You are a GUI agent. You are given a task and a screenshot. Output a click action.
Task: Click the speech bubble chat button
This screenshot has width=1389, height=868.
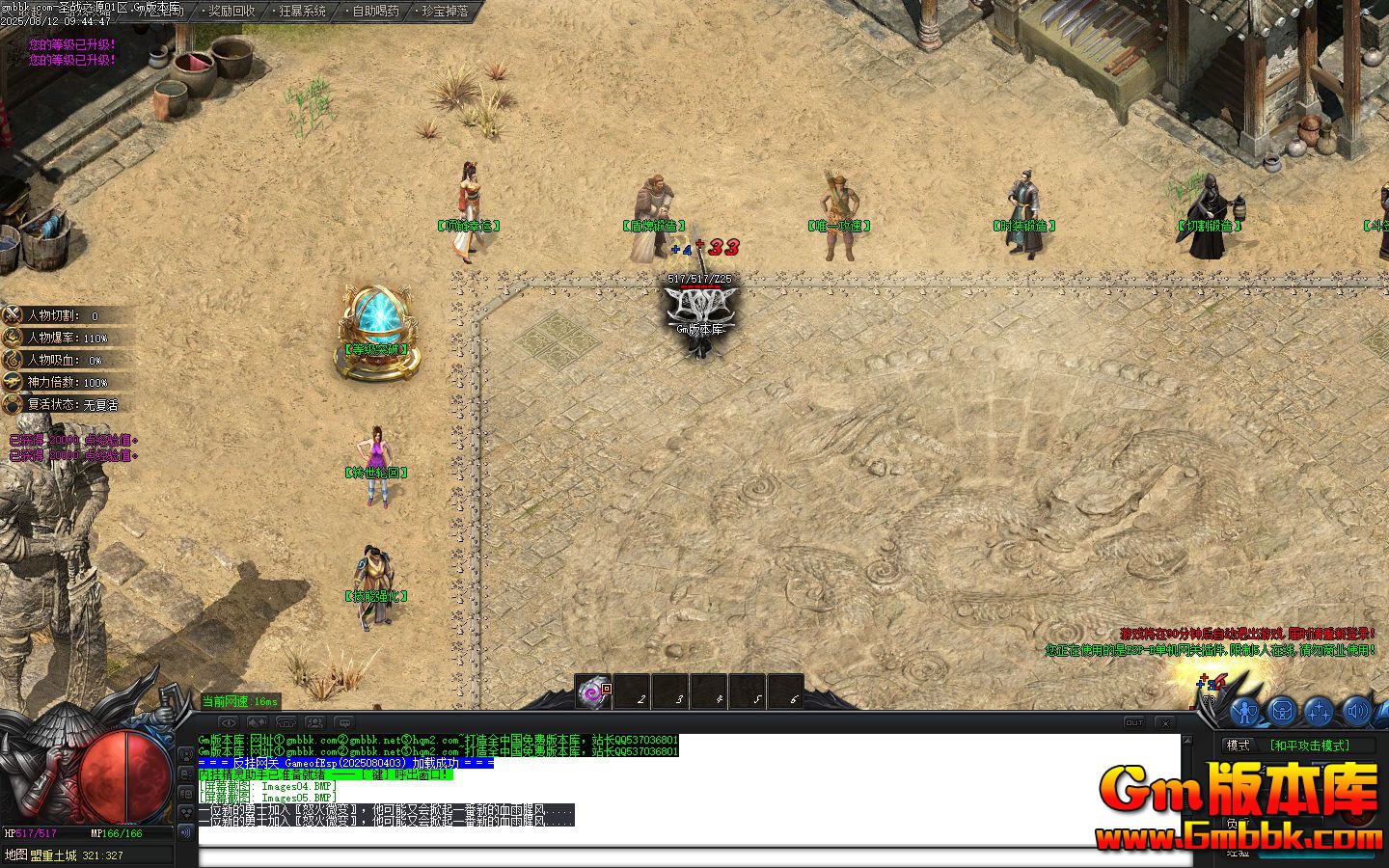coord(344,722)
